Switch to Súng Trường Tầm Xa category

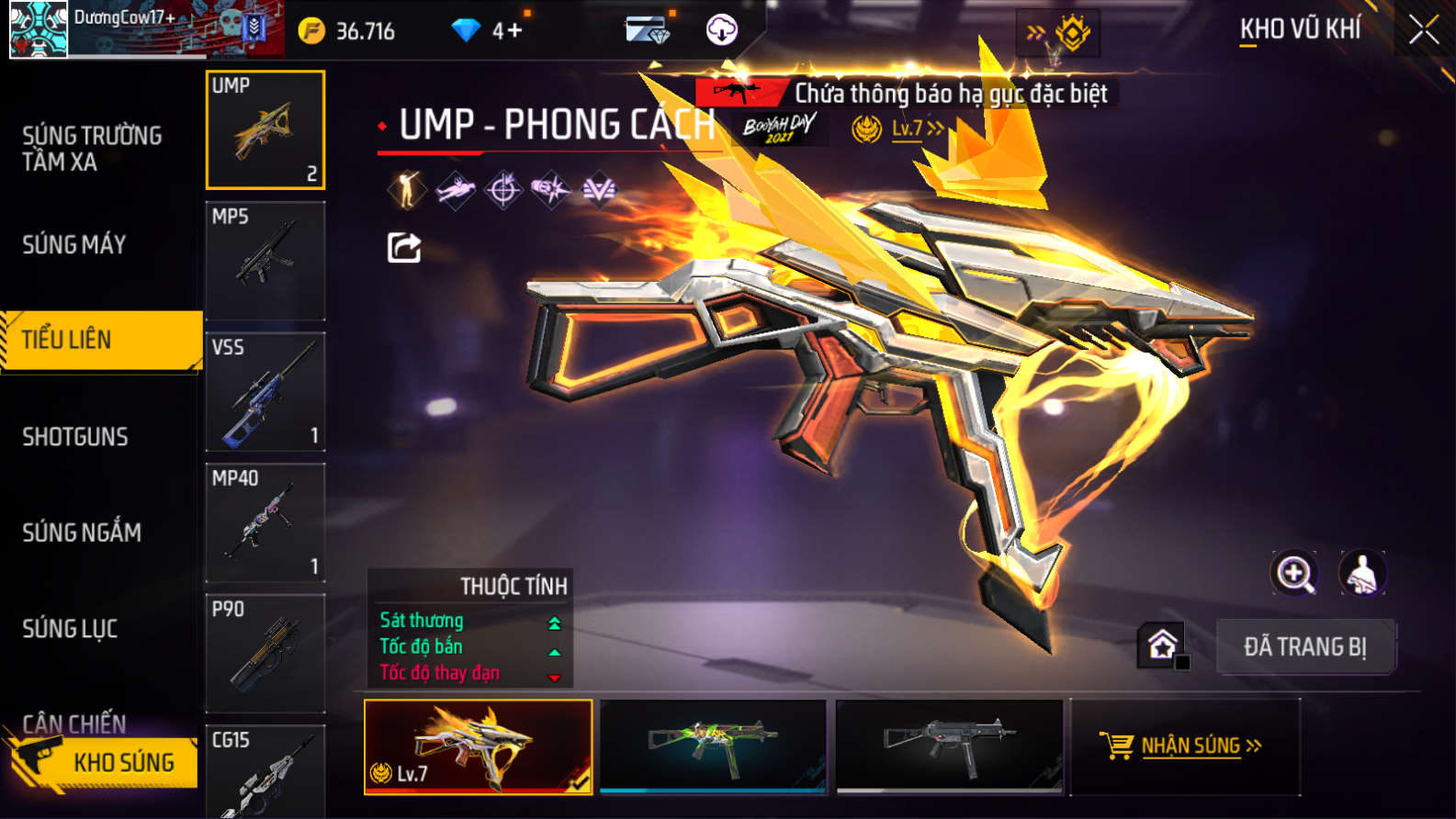pyautogui.click(x=92, y=149)
